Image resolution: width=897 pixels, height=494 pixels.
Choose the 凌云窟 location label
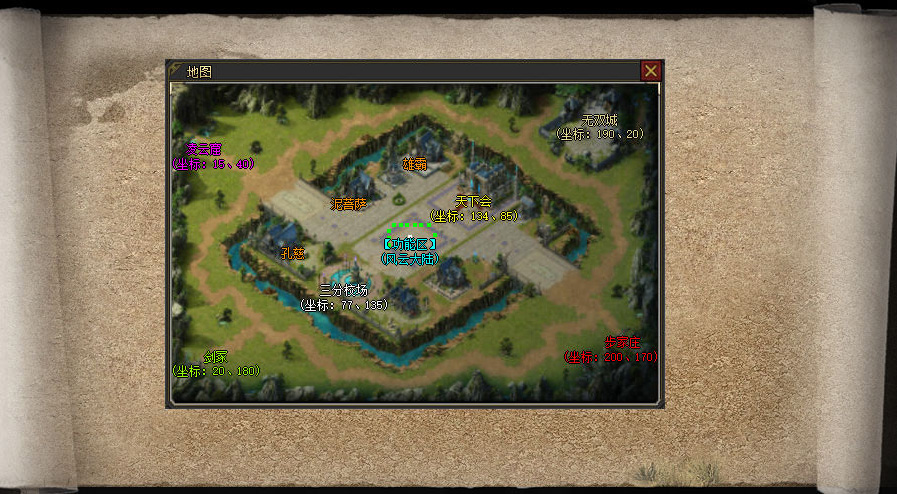[203, 150]
